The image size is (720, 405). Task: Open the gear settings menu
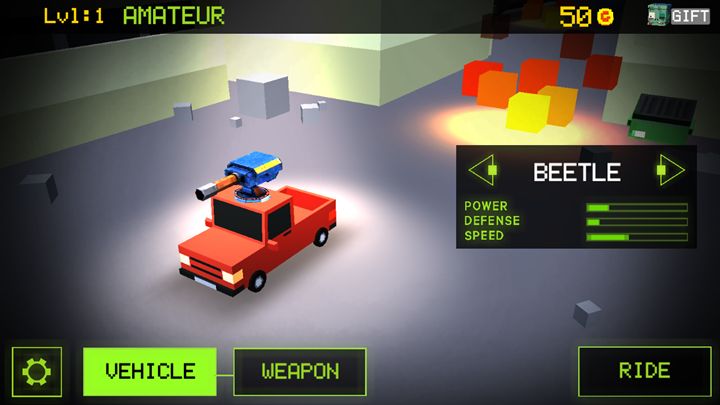point(37,372)
